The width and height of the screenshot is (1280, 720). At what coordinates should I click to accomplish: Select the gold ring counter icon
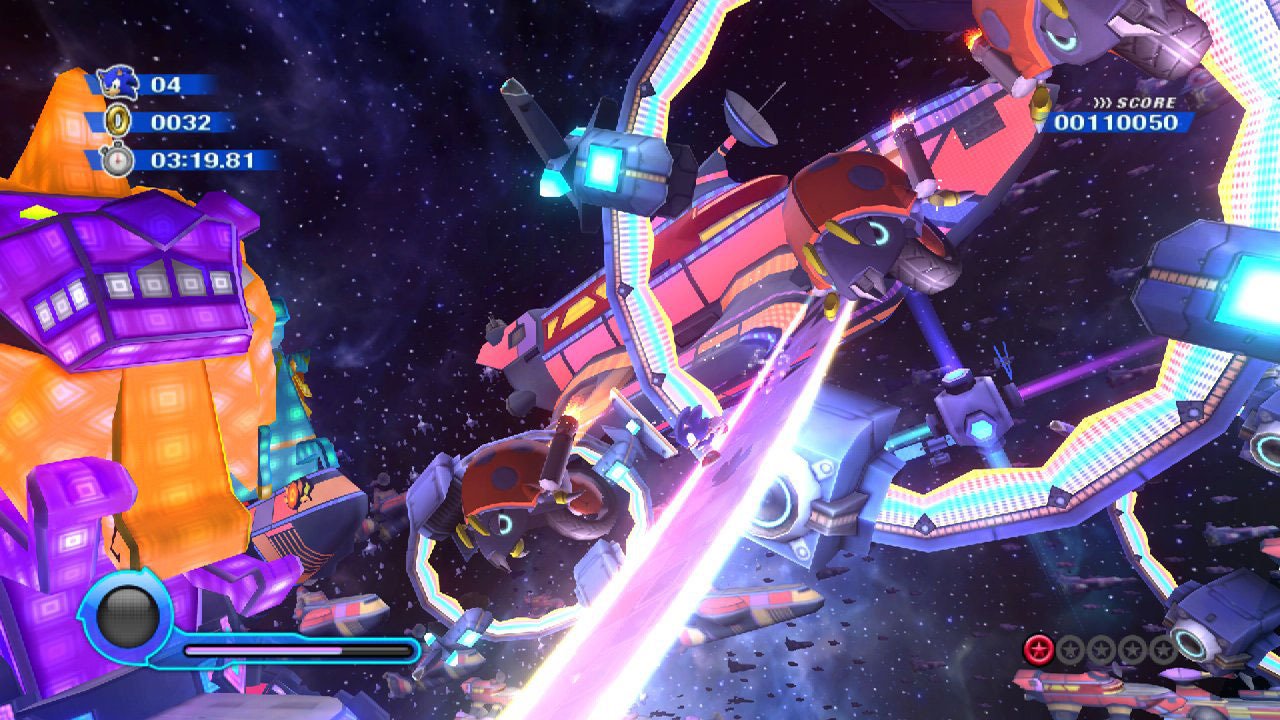[118, 121]
